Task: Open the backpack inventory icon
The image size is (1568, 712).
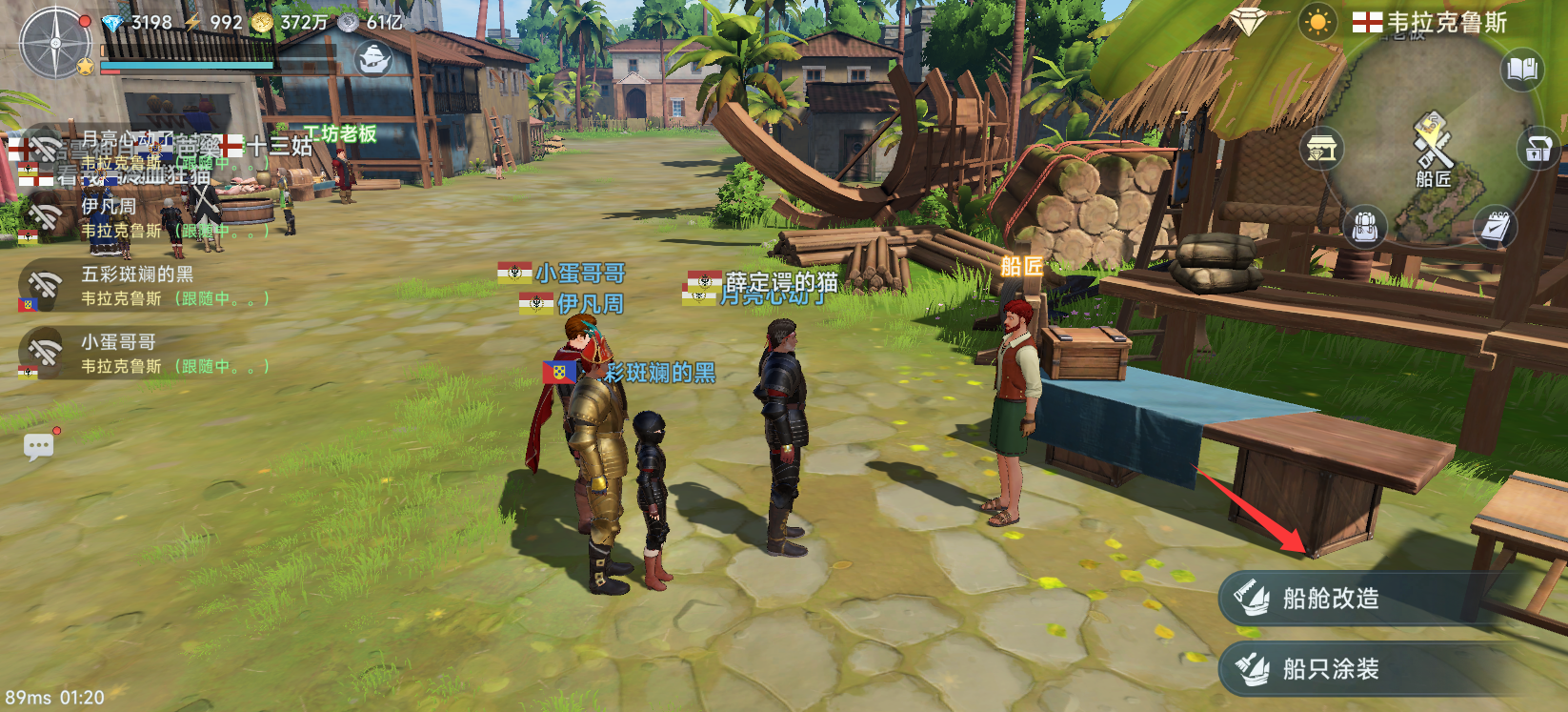Action: pyautogui.click(x=1364, y=227)
